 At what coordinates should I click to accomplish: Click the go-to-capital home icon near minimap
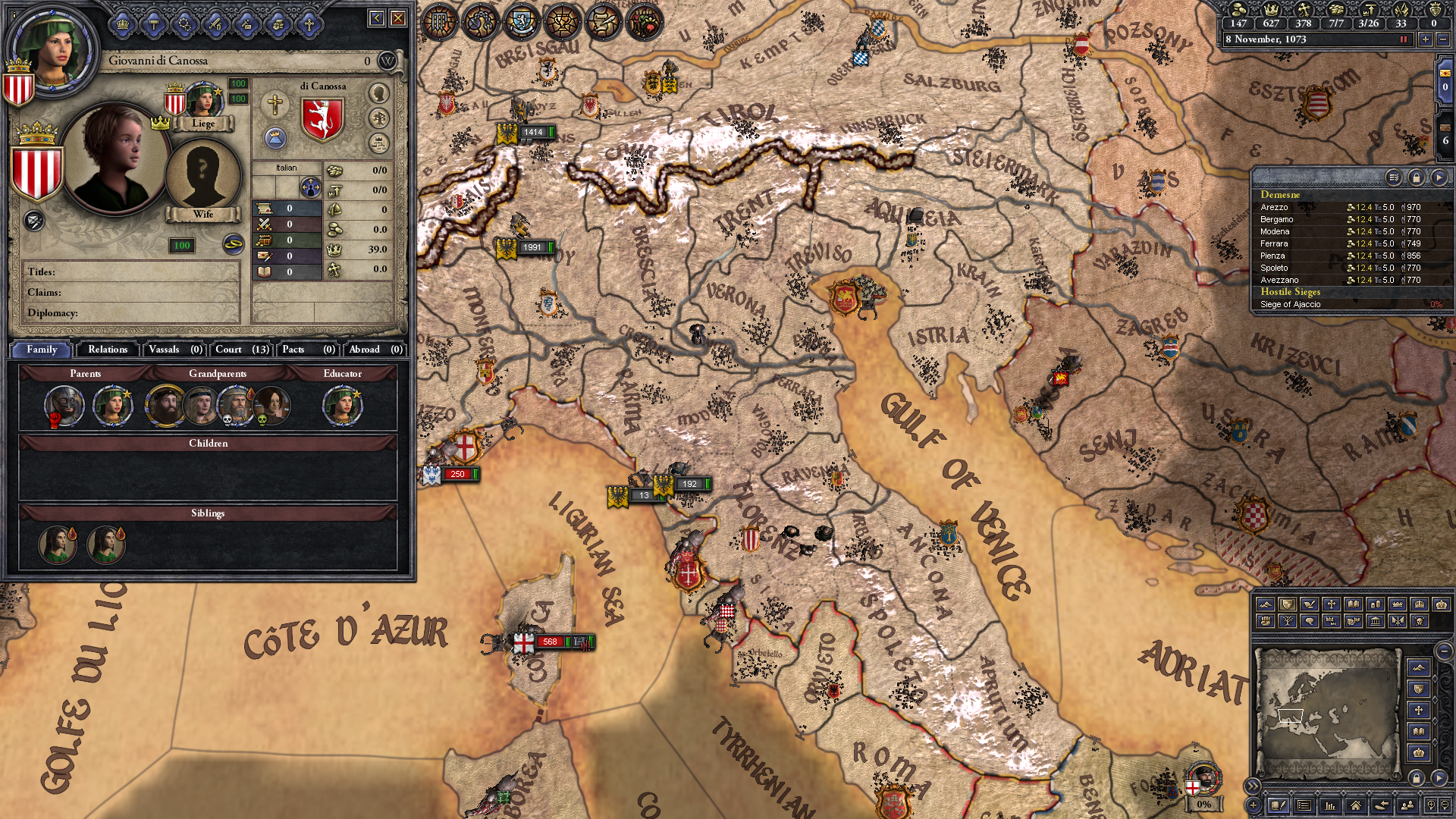coord(1357,806)
